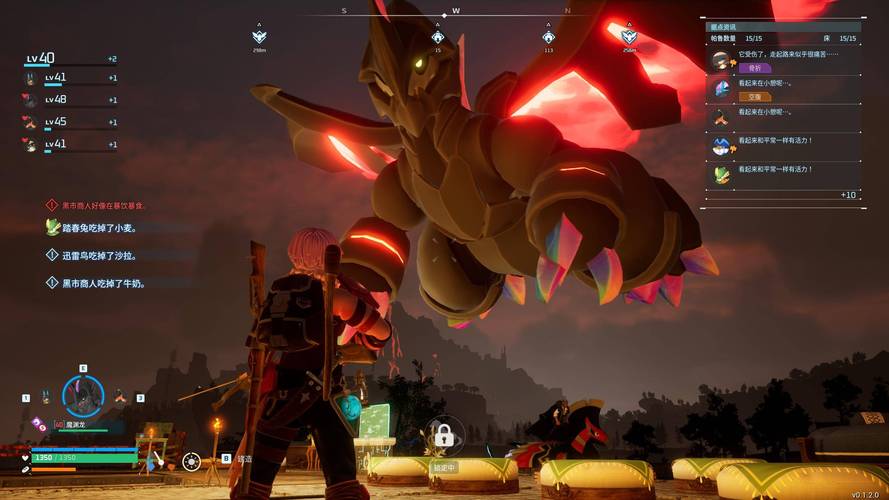The image size is (889, 500).
Task: Select the injured pal row with purple tag
Action: 780,61
